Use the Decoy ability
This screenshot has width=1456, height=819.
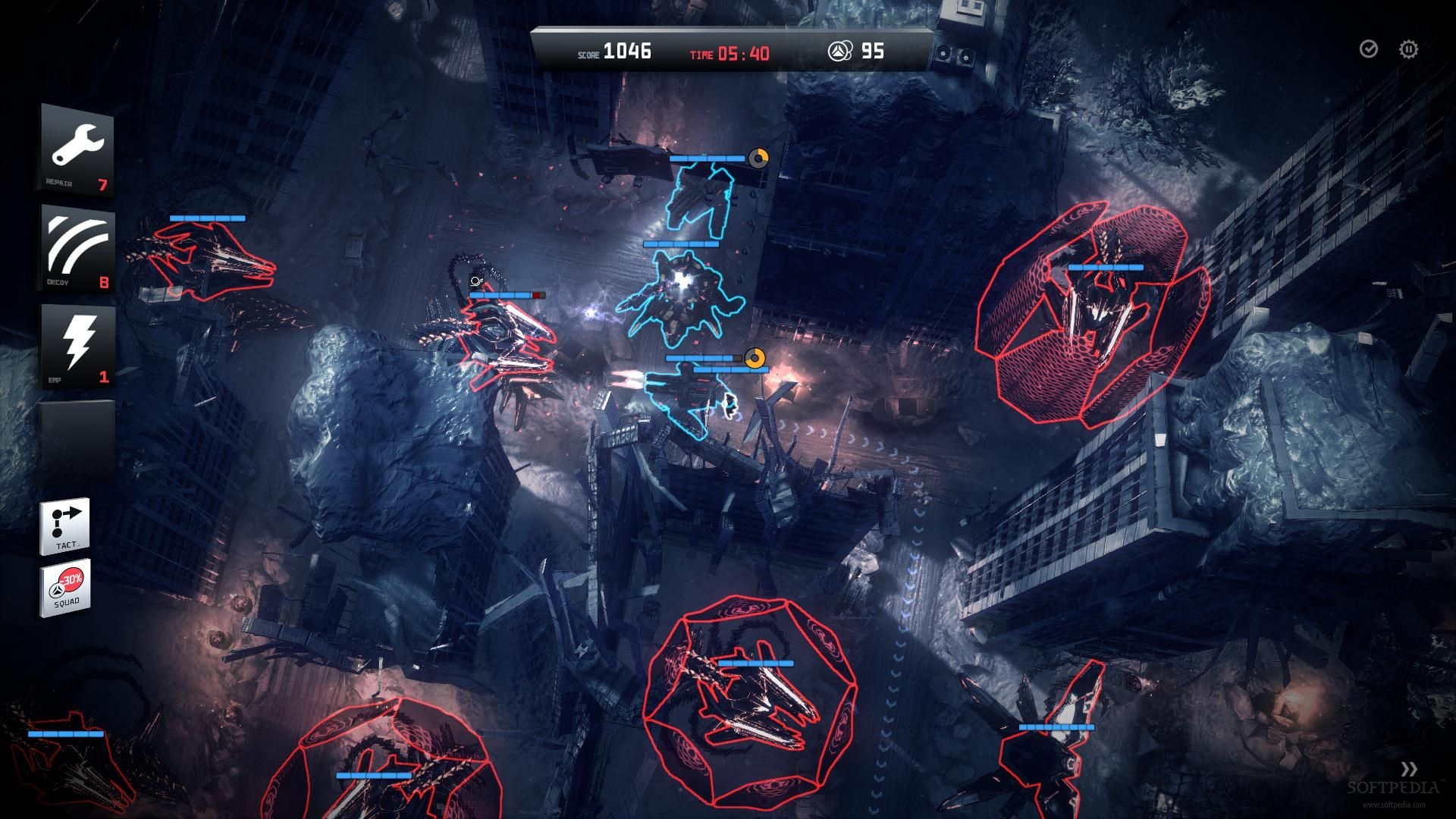(77, 248)
